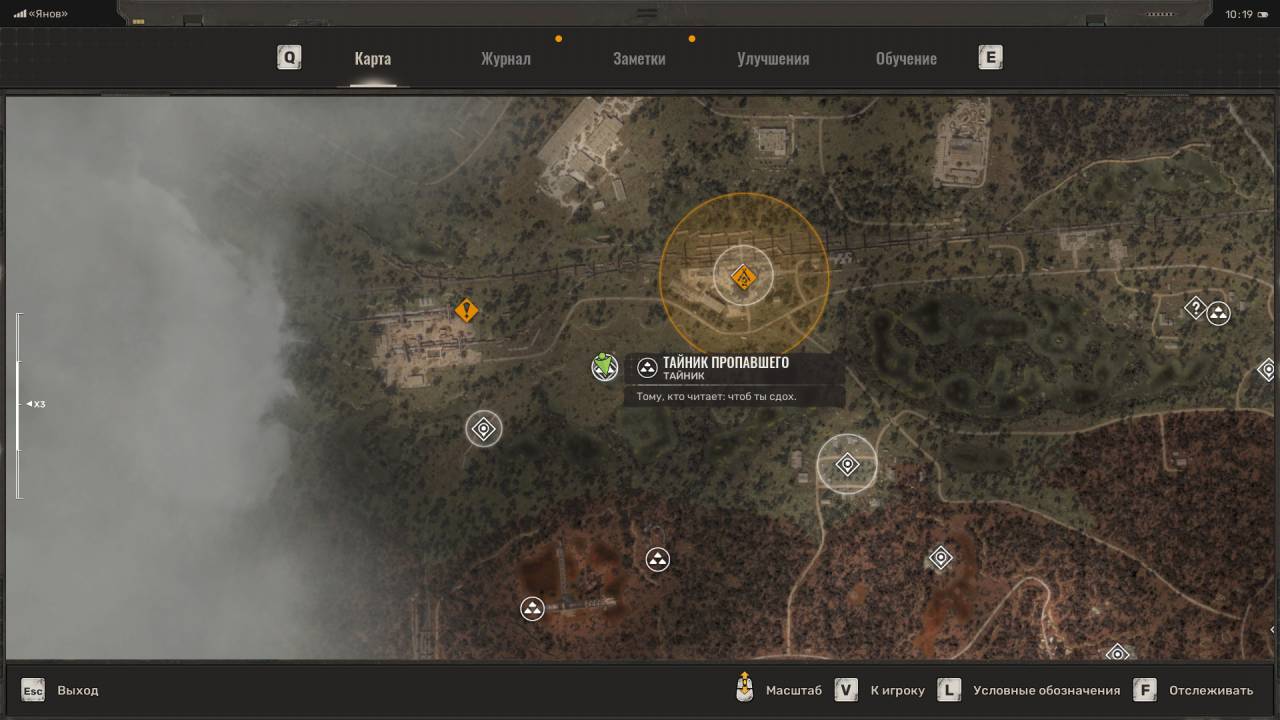Select the Улучшения tab
The width and height of the screenshot is (1280, 720).
tap(773, 59)
